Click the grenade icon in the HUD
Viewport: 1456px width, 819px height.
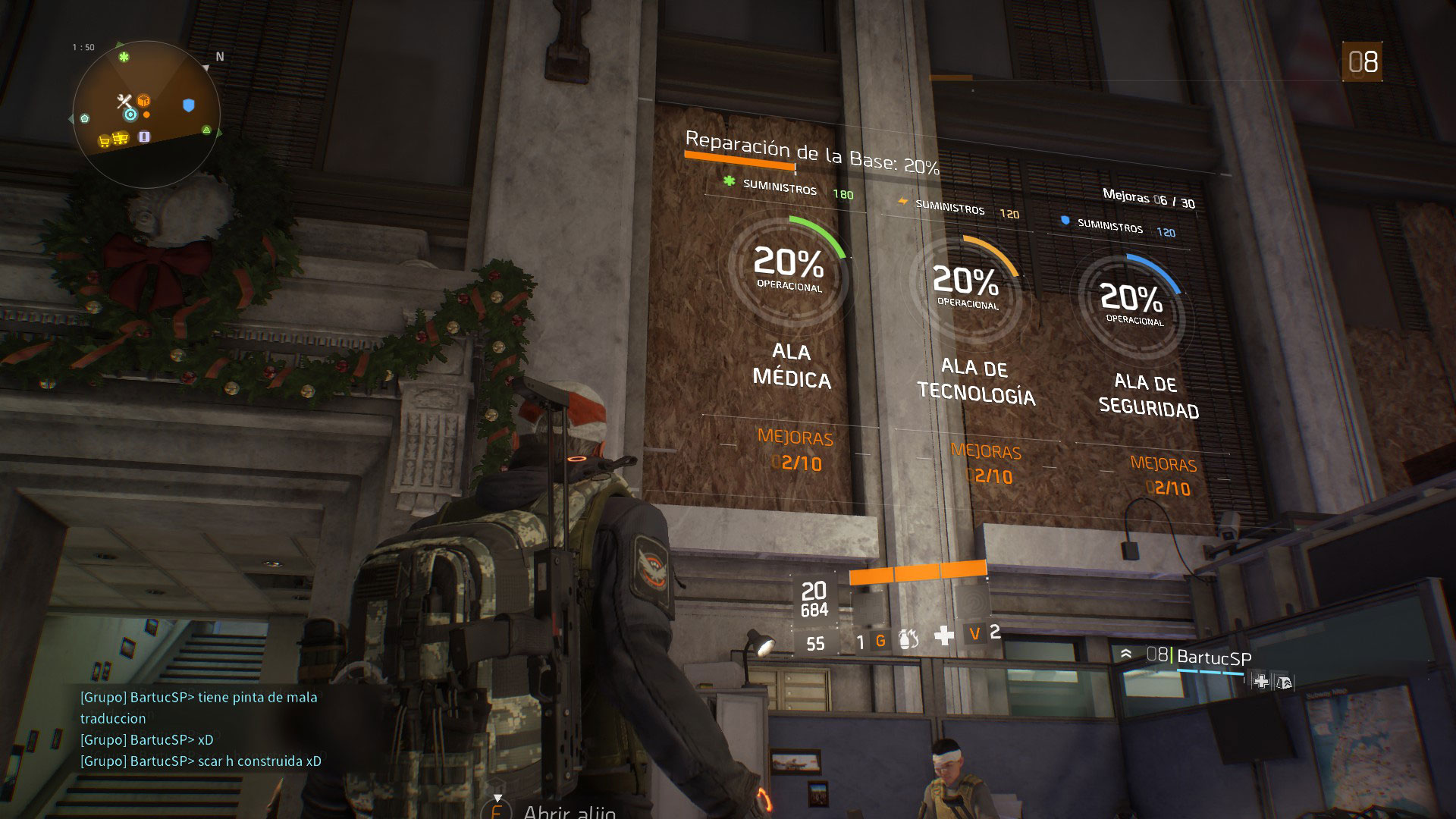[x=908, y=640]
